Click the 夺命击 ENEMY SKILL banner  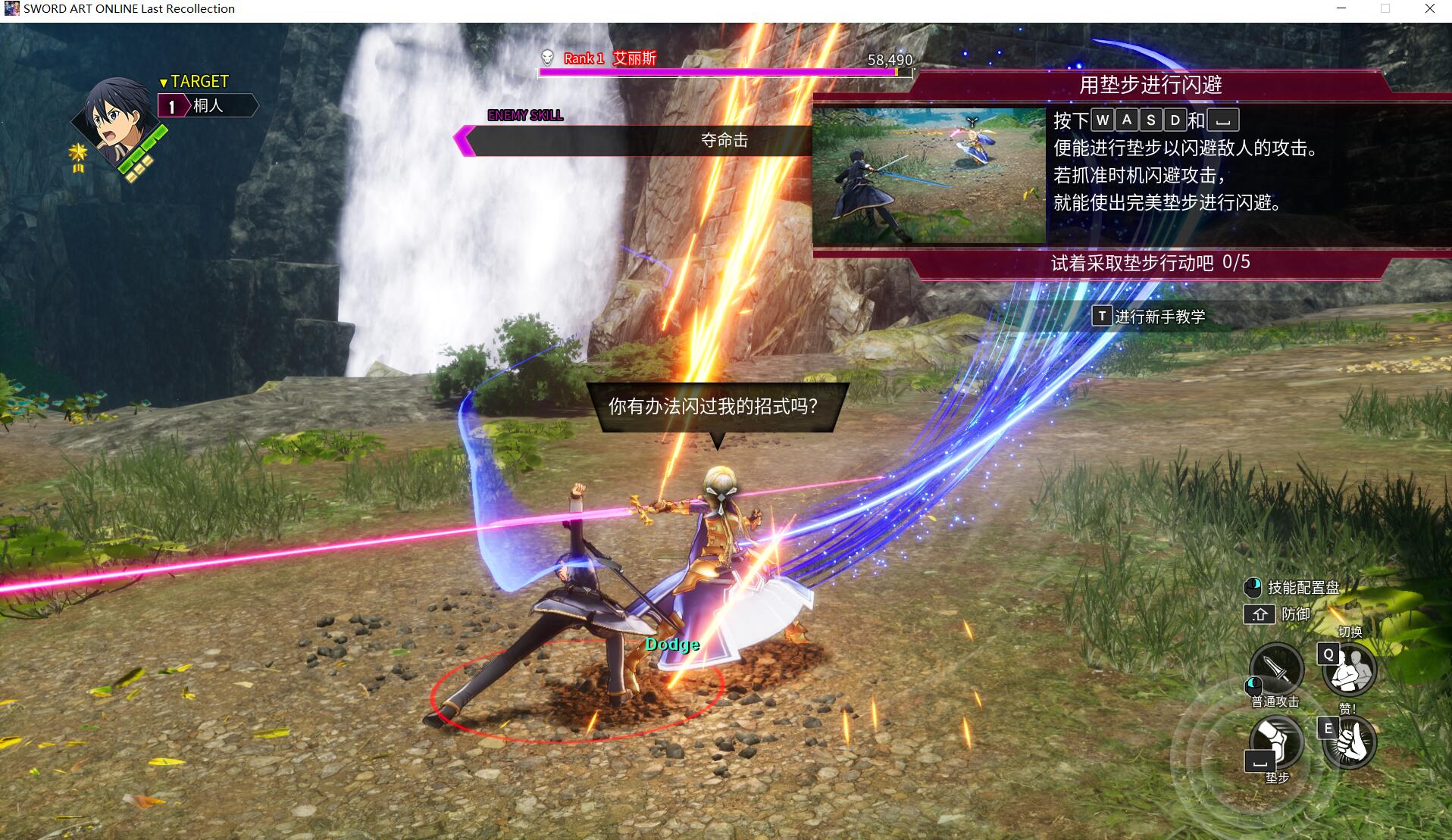coord(724,140)
